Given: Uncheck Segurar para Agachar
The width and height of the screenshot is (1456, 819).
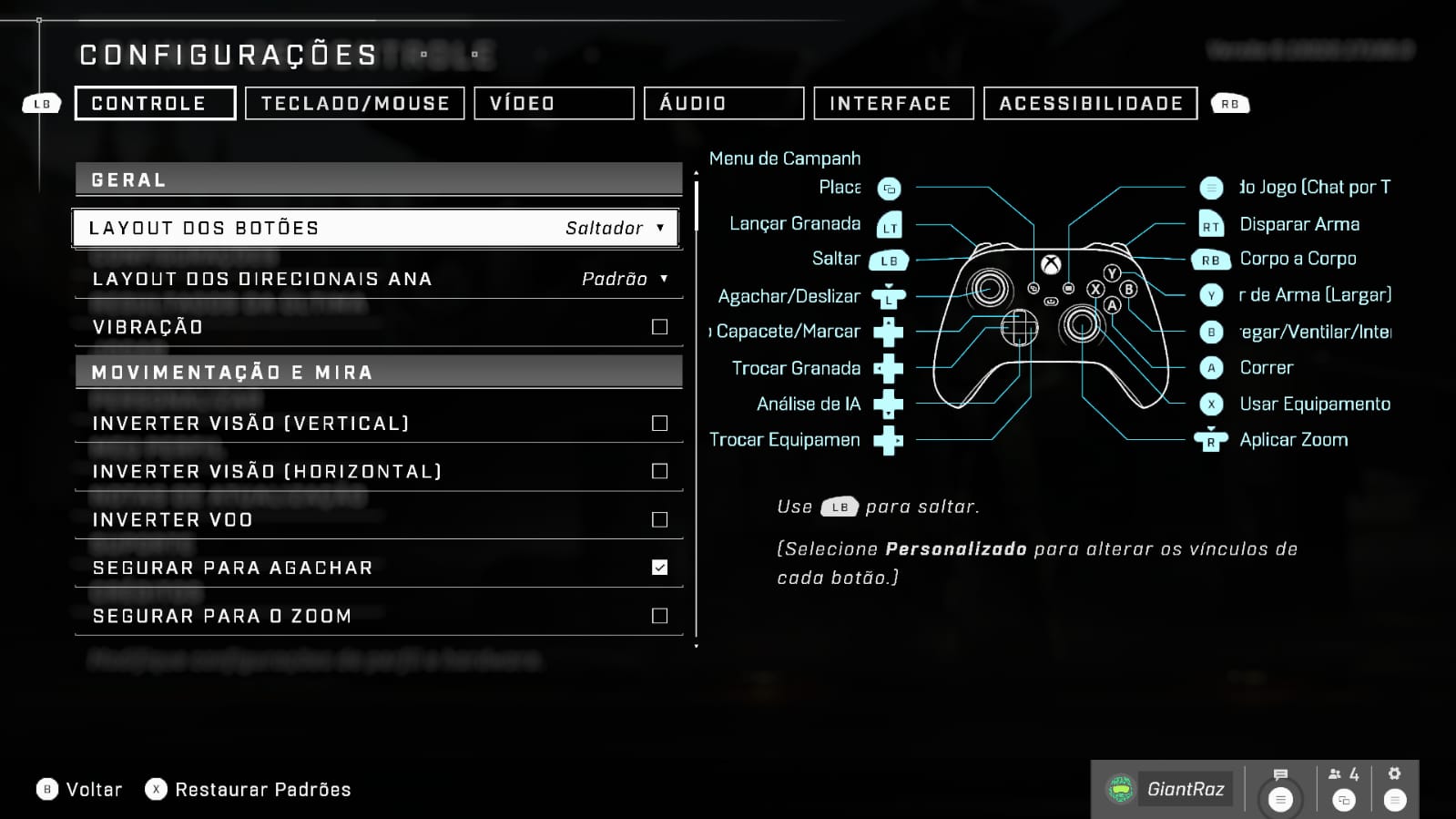Looking at the screenshot, I should coord(660,568).
